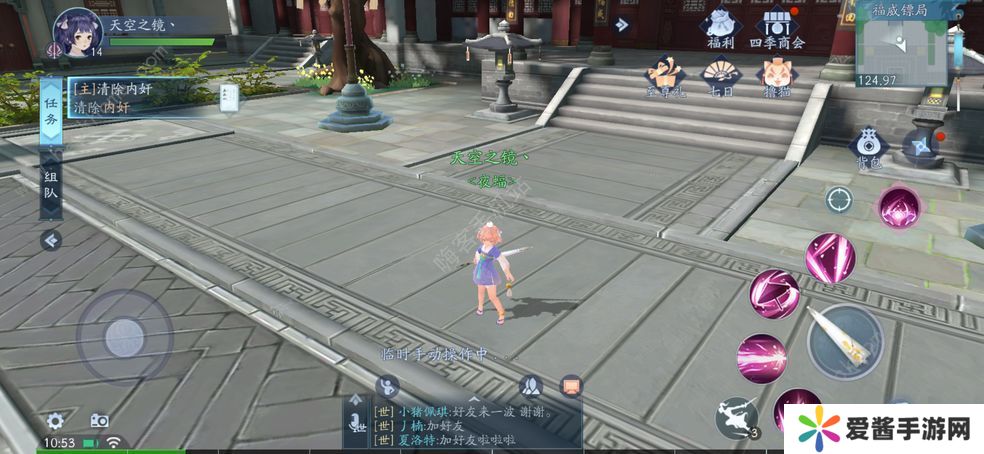Open the player portrait for 天空之镜
This screenshot has height=454, width=984.
[x=78, y=32]
